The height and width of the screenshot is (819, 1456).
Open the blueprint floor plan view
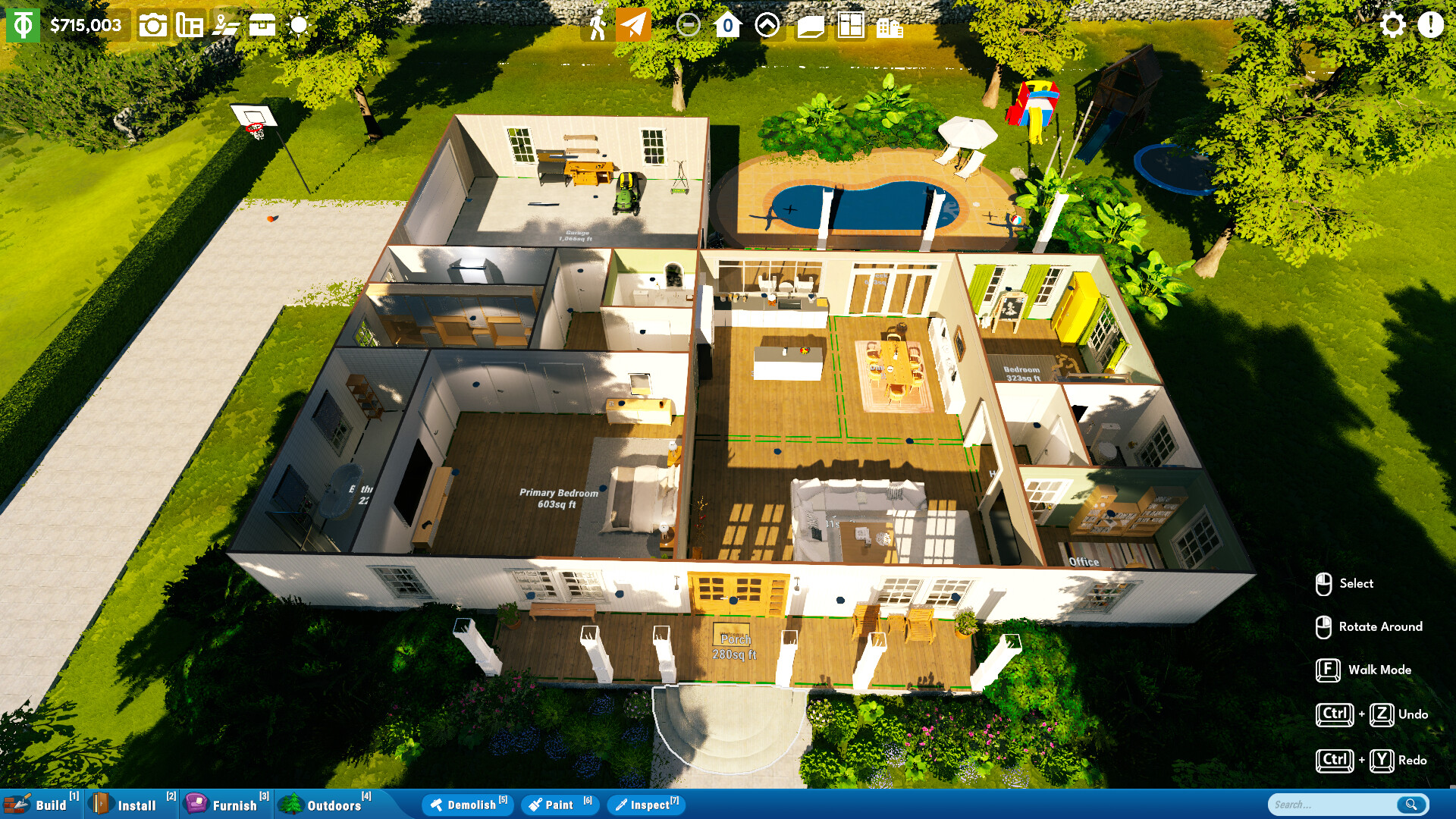pyautogui.click(x=188, y=25)
